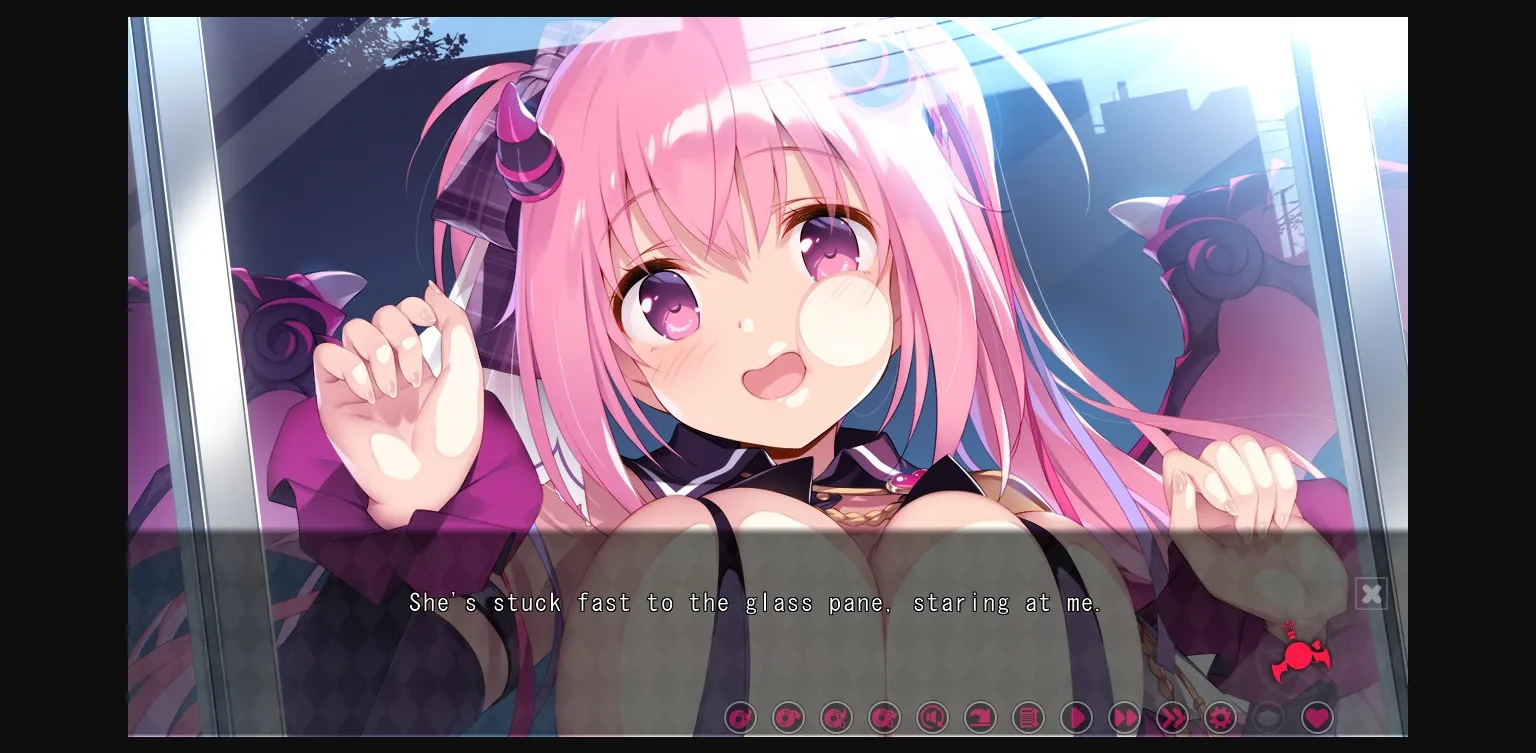Open the text backlog icon

[1028, 717]
